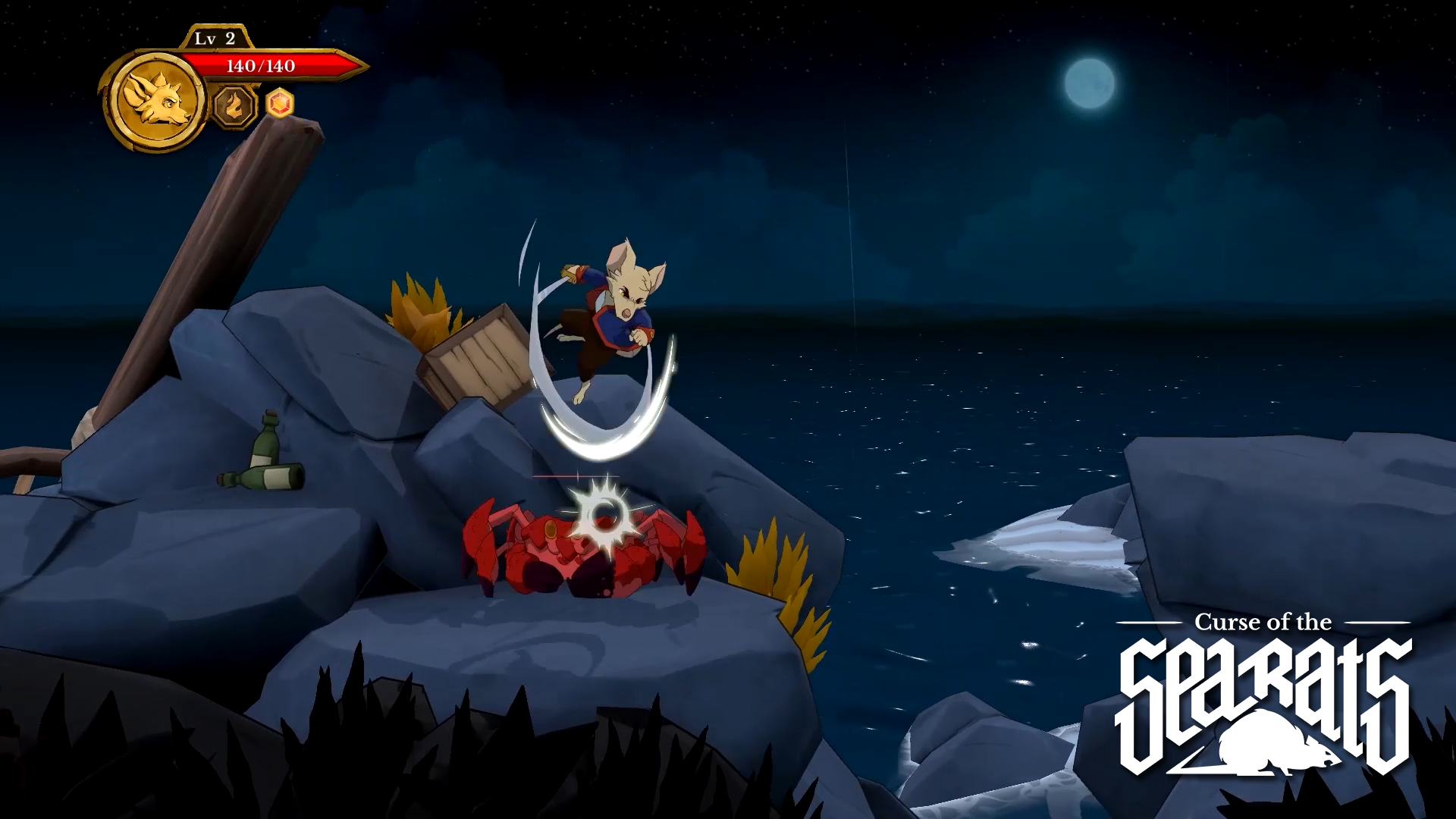Select the red gem currency icon

coord(279,105)
